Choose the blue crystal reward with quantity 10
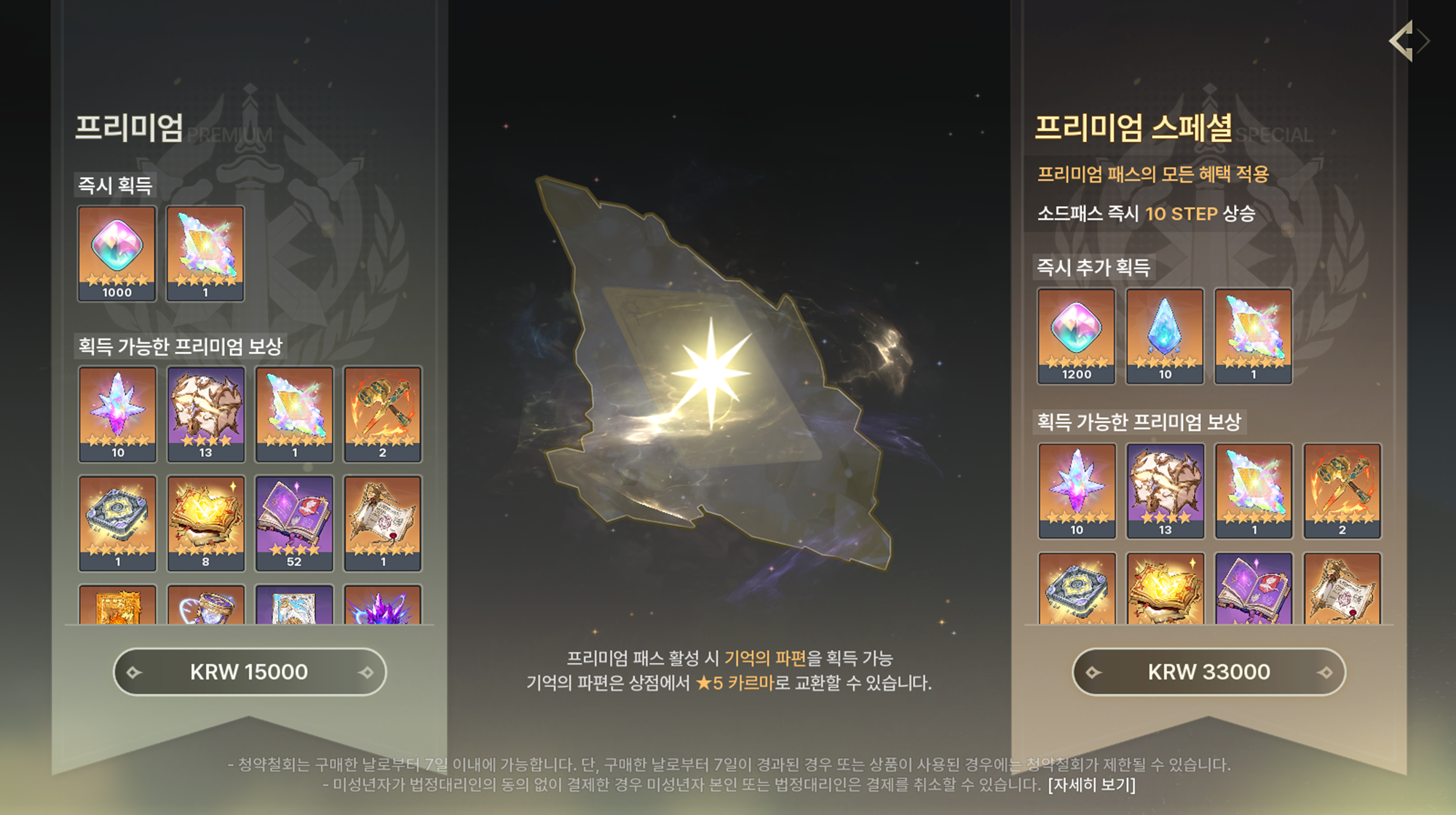Viewport: 1456px width, 815px height. pos(1165,335)
